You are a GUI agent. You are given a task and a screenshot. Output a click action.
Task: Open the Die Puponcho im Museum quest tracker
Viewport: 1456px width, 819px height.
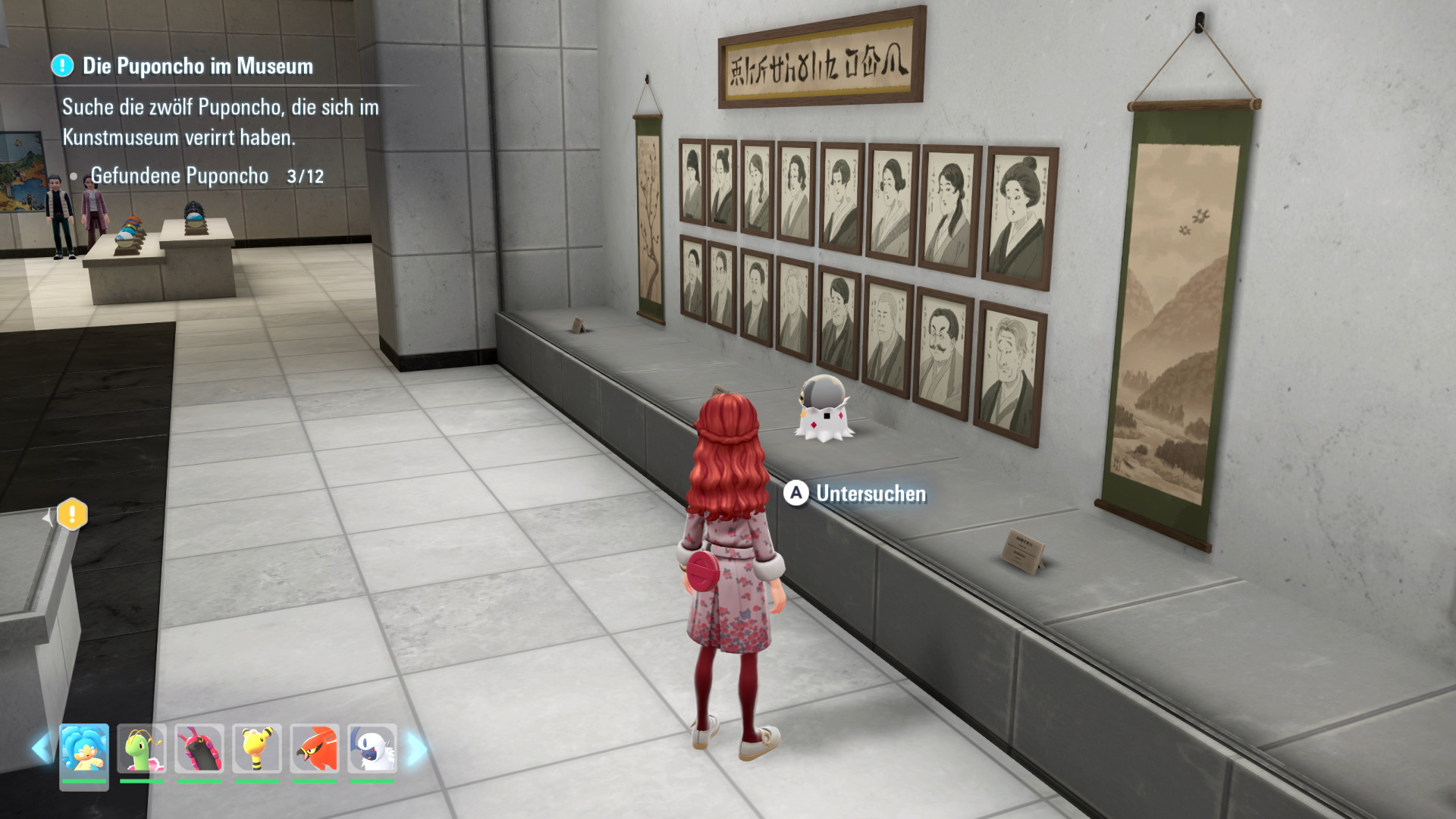[x=197, y=67]
